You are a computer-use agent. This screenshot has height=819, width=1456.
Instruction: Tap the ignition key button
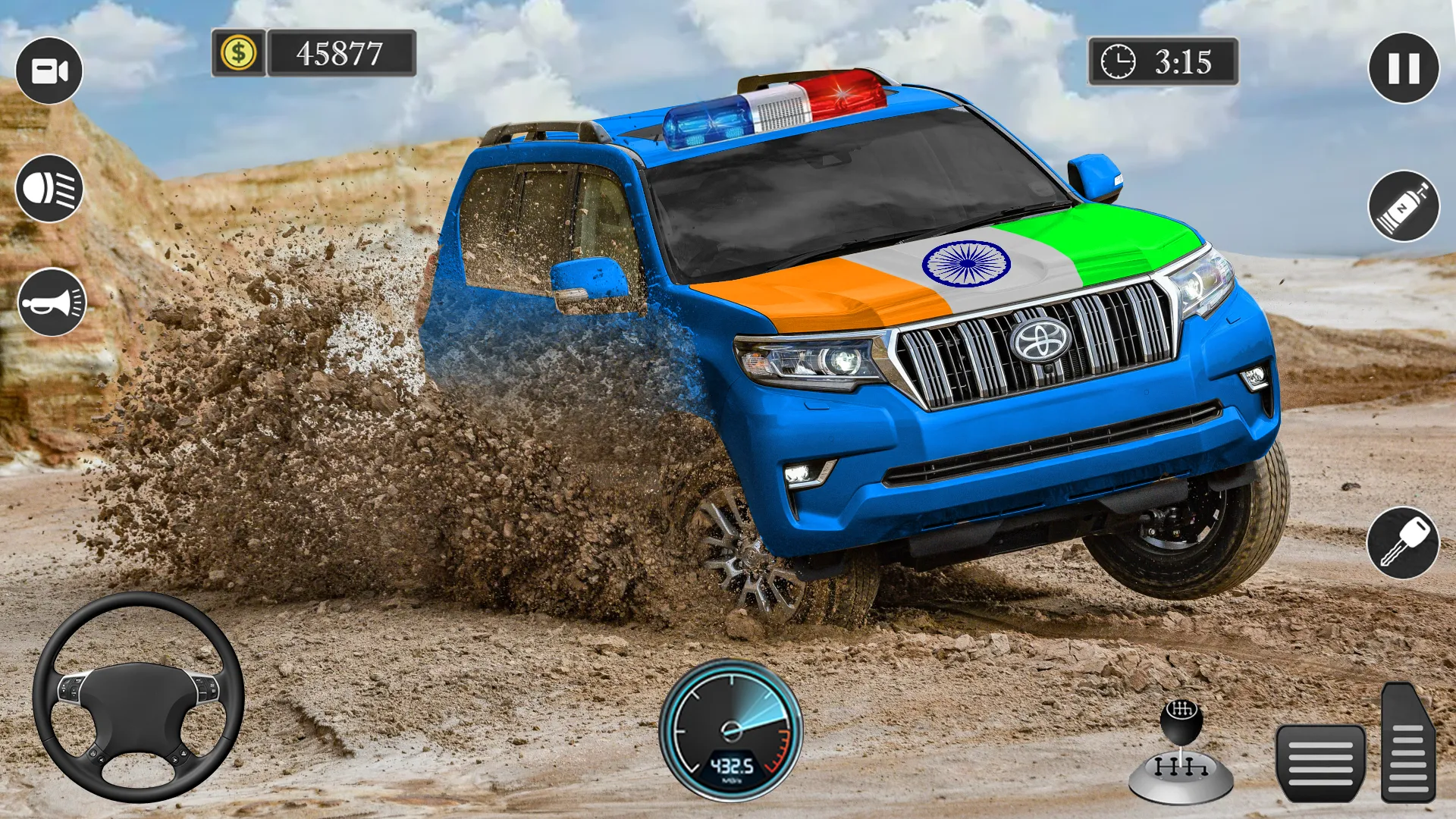(1403, 543)
